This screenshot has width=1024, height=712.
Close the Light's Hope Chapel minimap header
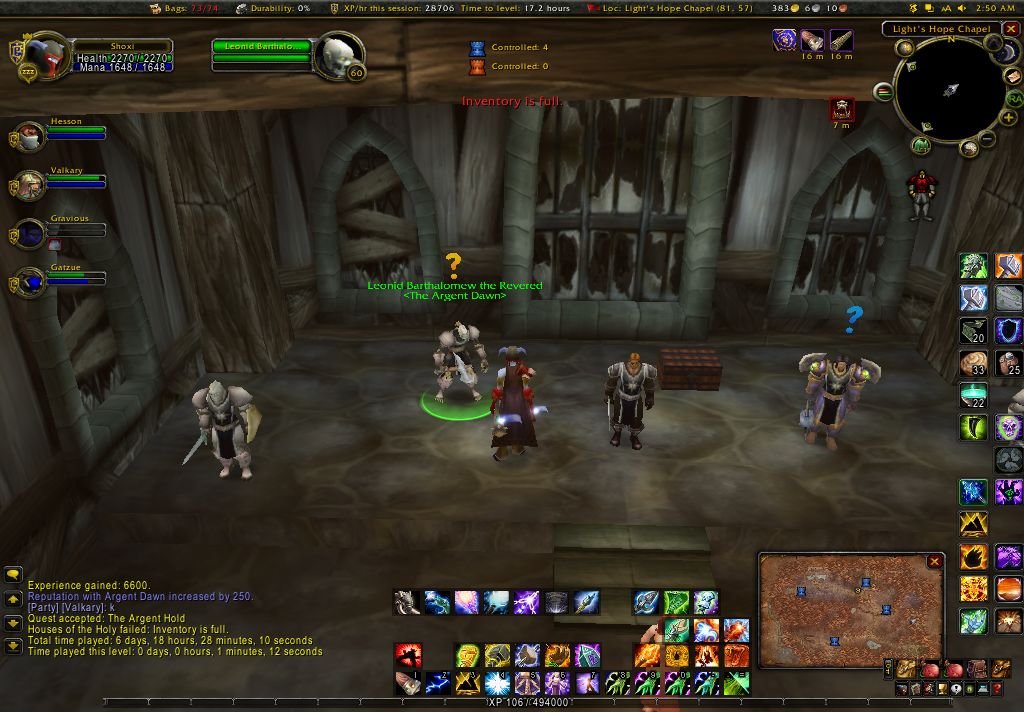point(1011,29)
